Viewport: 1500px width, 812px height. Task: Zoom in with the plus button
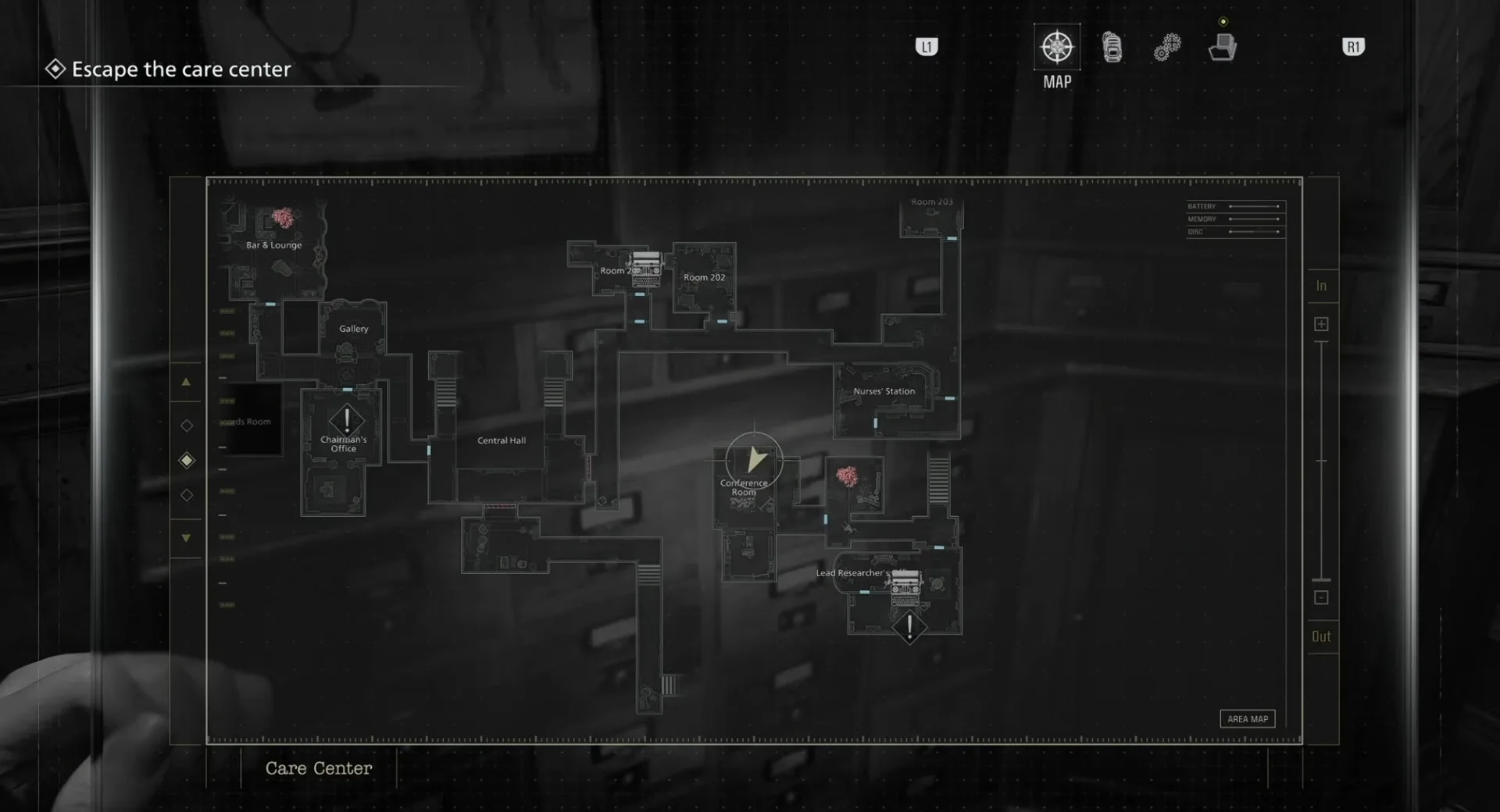[x=1321, y=324]
